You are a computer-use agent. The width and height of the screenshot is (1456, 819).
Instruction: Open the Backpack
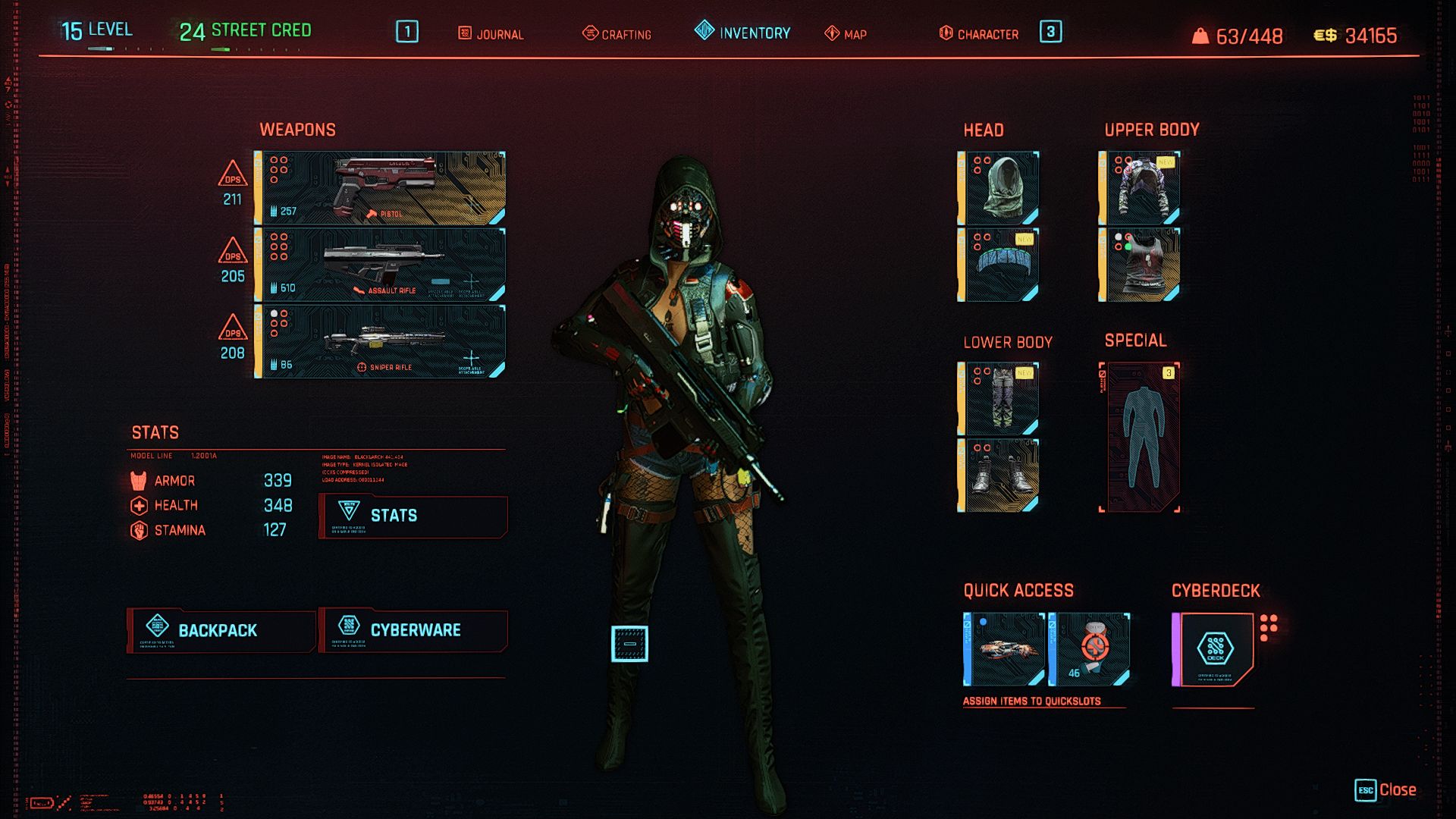[221, 630]
